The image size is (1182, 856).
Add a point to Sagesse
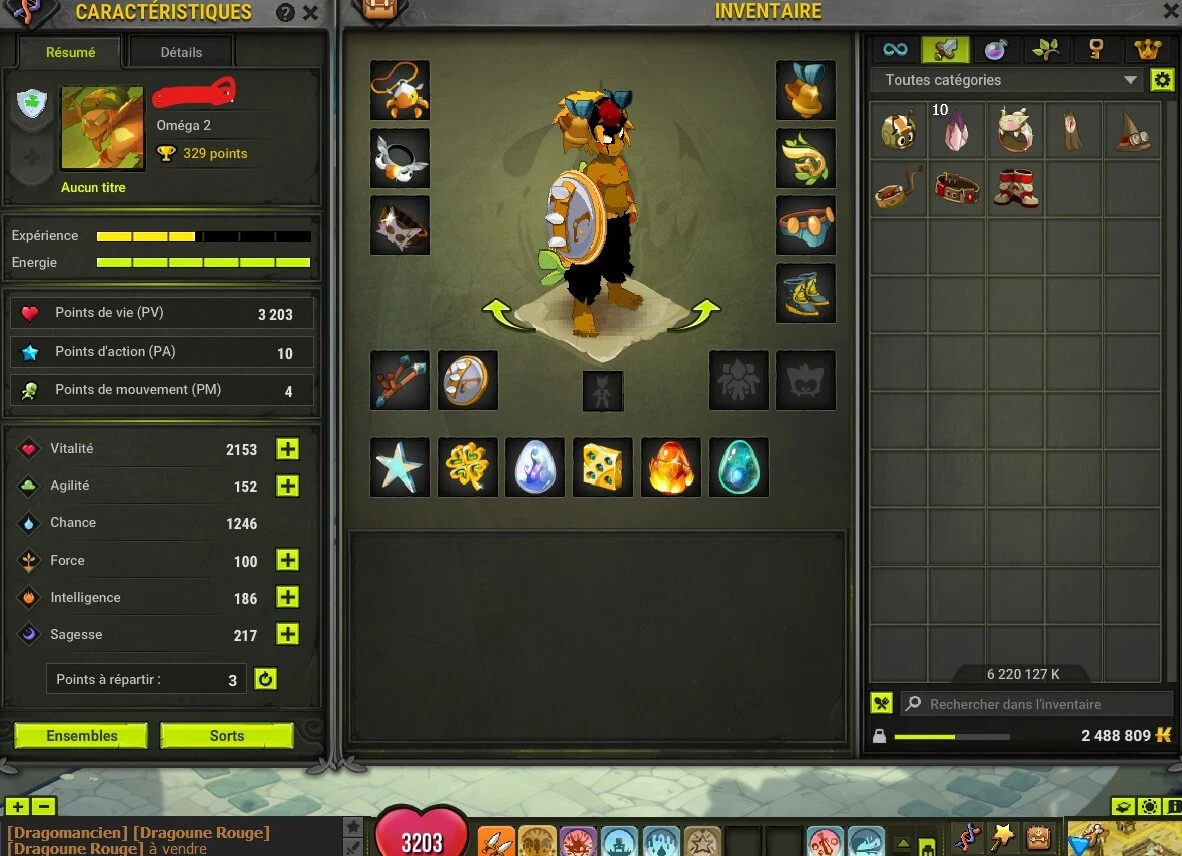click(288, 634)
